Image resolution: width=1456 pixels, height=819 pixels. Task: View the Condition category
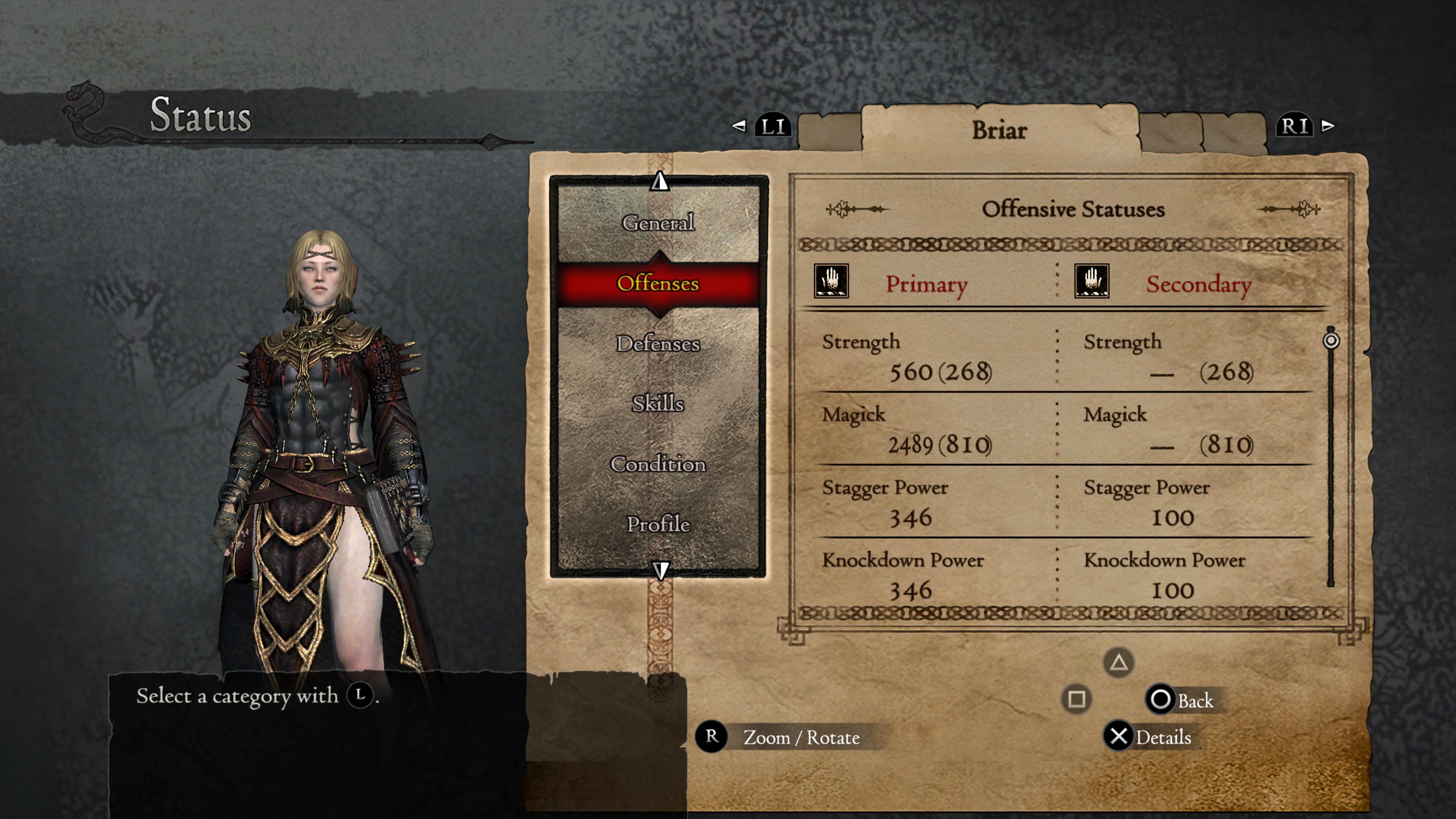point(658,464)
